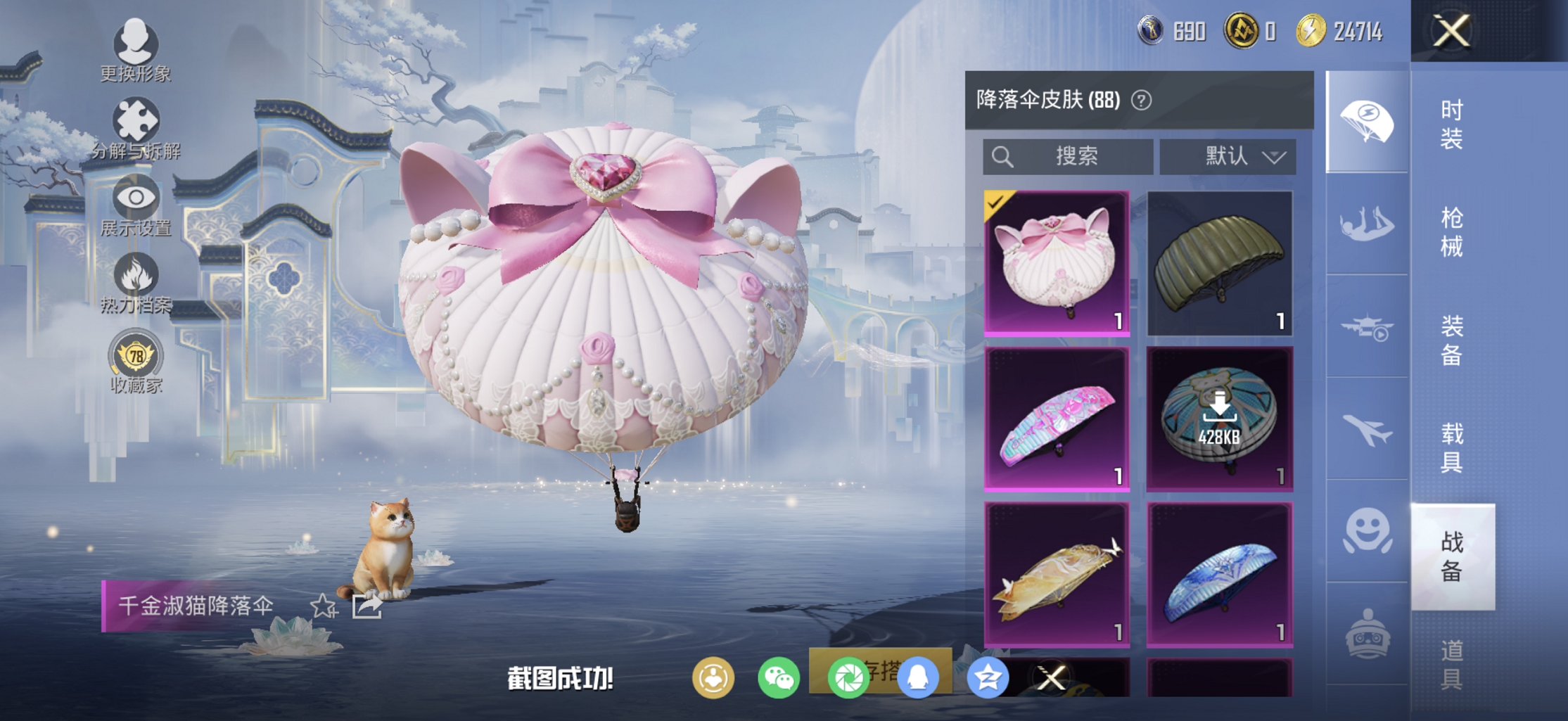Open the 默认 sorting dropdown
This screenshot has height=721, width=1568.
click(1227, 156)
